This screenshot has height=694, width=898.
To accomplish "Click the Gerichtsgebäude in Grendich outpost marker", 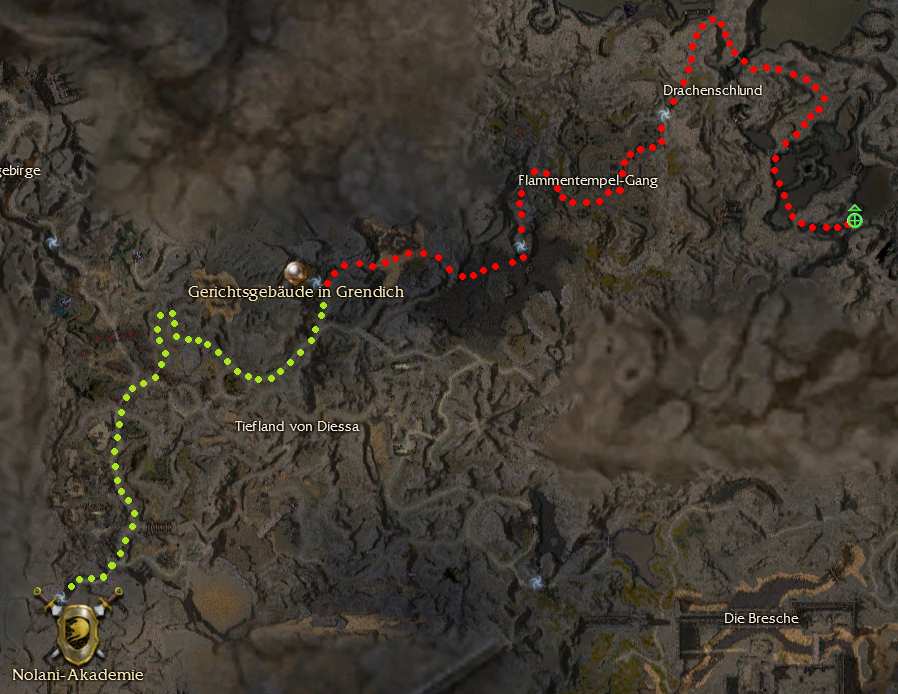I will [x=294, y=270].
